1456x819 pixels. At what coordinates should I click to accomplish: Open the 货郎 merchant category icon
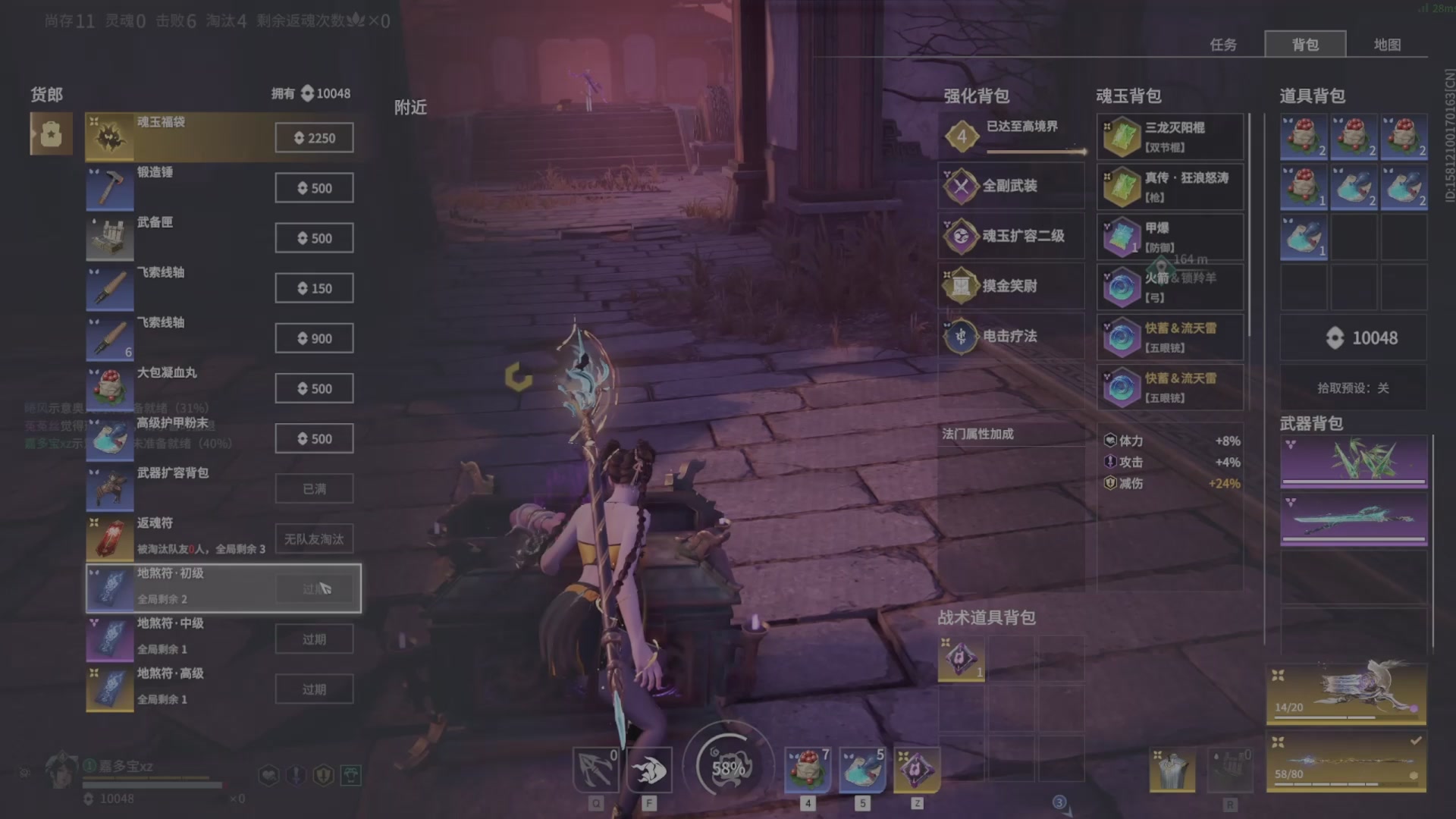pos(51,134)
